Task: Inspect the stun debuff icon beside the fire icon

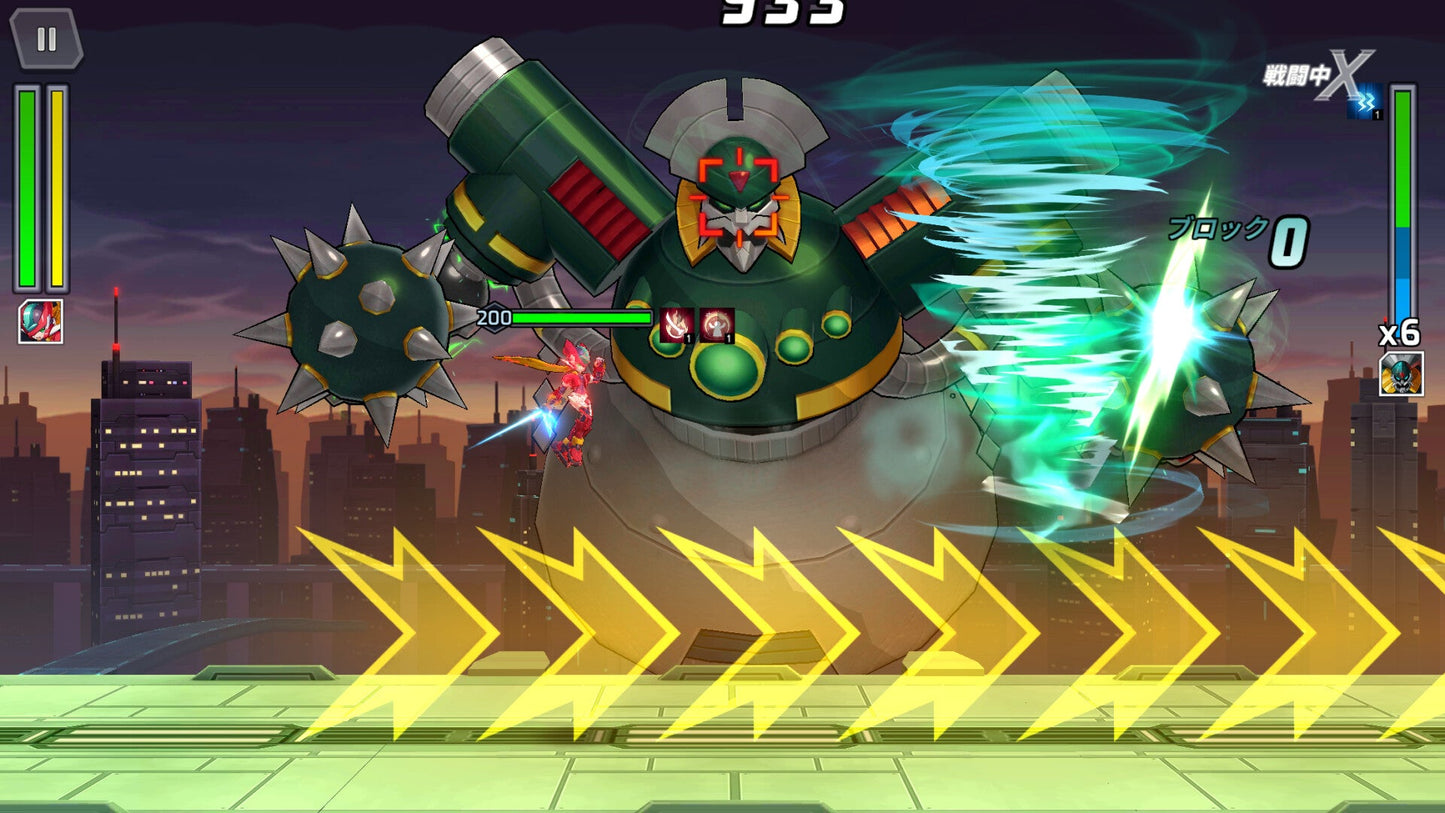Action: (x=717, y=325)
